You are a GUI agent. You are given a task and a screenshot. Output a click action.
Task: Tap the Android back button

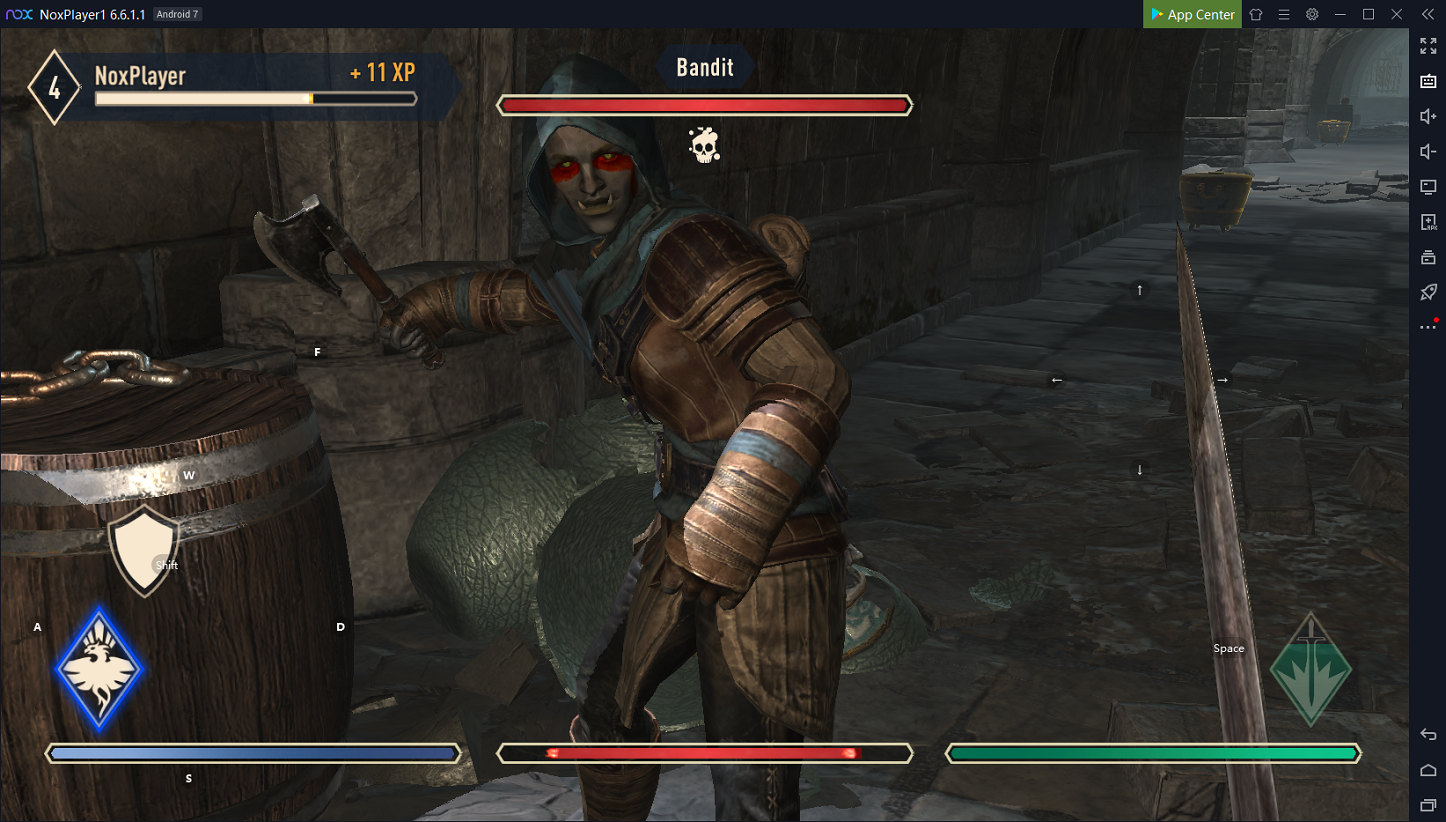(x=1428, y=735)
